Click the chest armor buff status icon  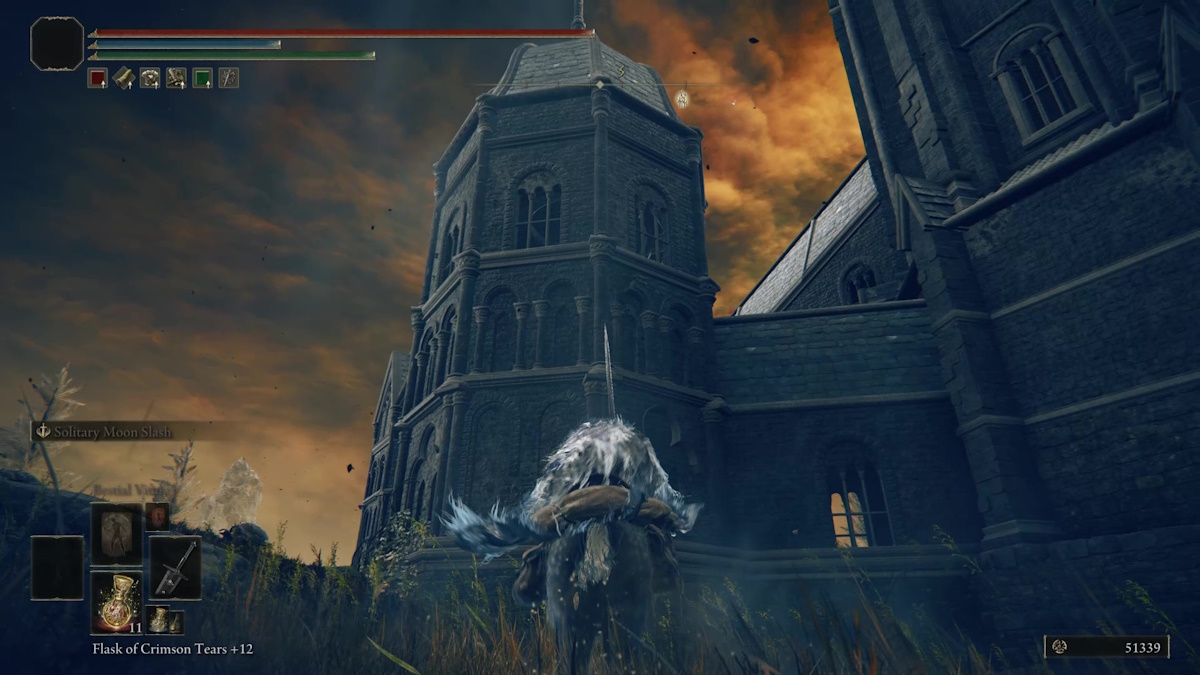tap(150, 78)
